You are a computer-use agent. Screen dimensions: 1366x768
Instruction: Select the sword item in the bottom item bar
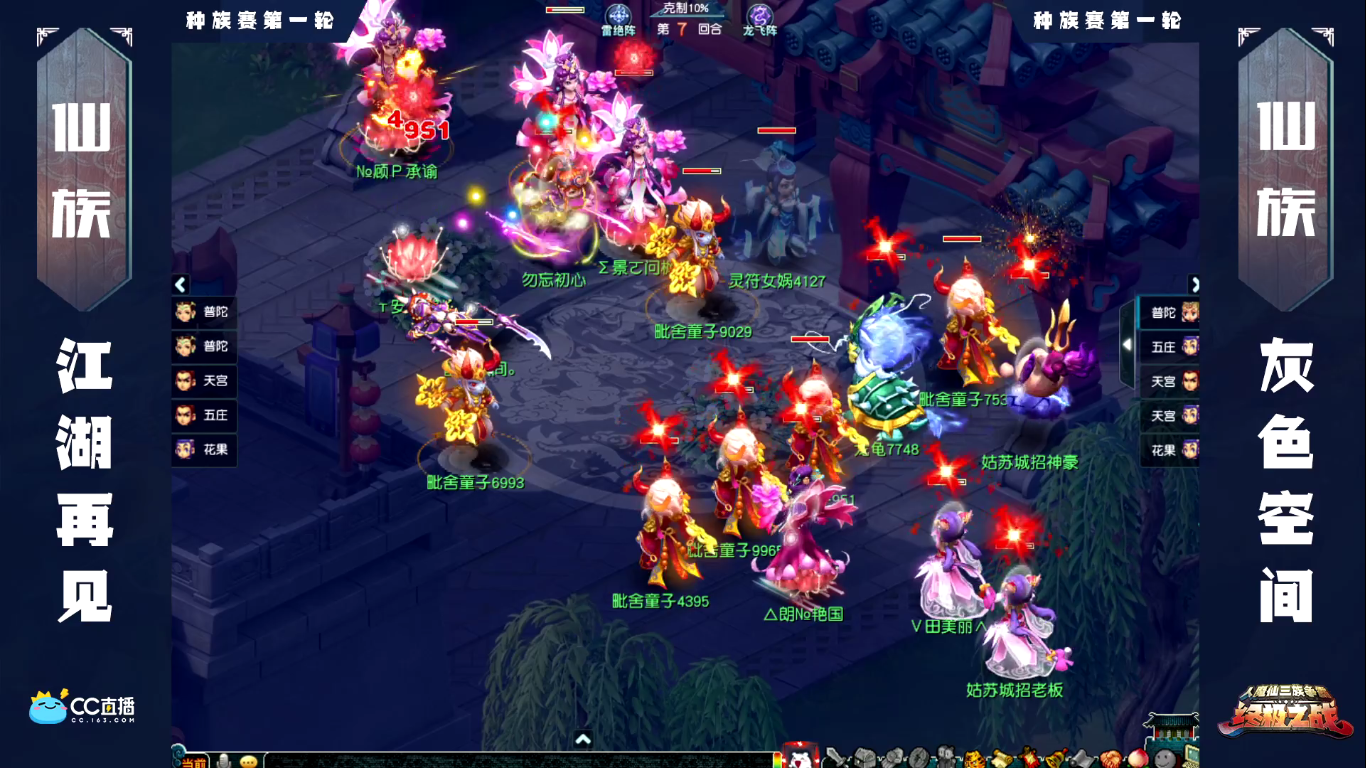(836, 757)
